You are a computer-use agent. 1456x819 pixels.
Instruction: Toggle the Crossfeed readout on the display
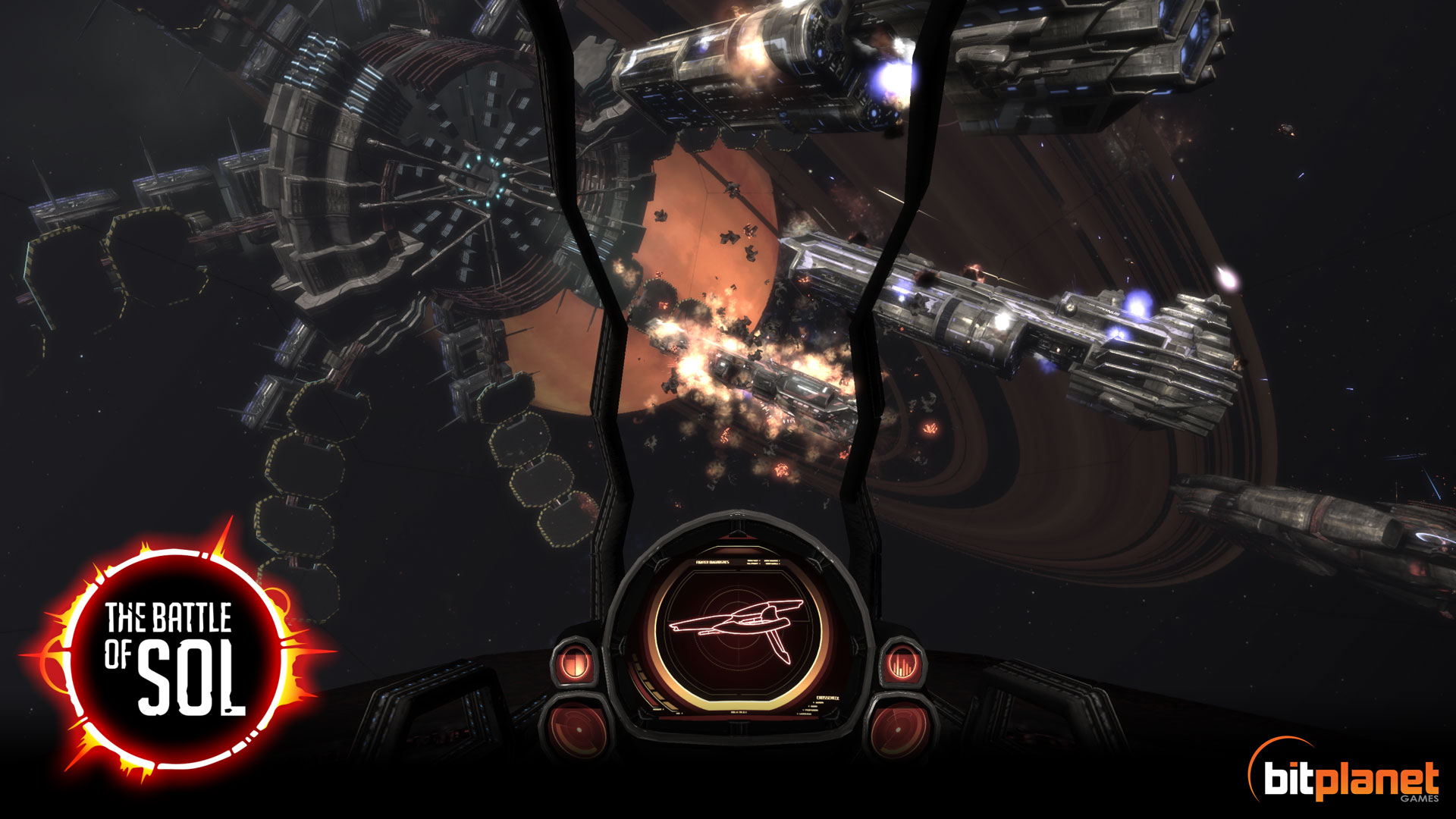pos(827,698)
